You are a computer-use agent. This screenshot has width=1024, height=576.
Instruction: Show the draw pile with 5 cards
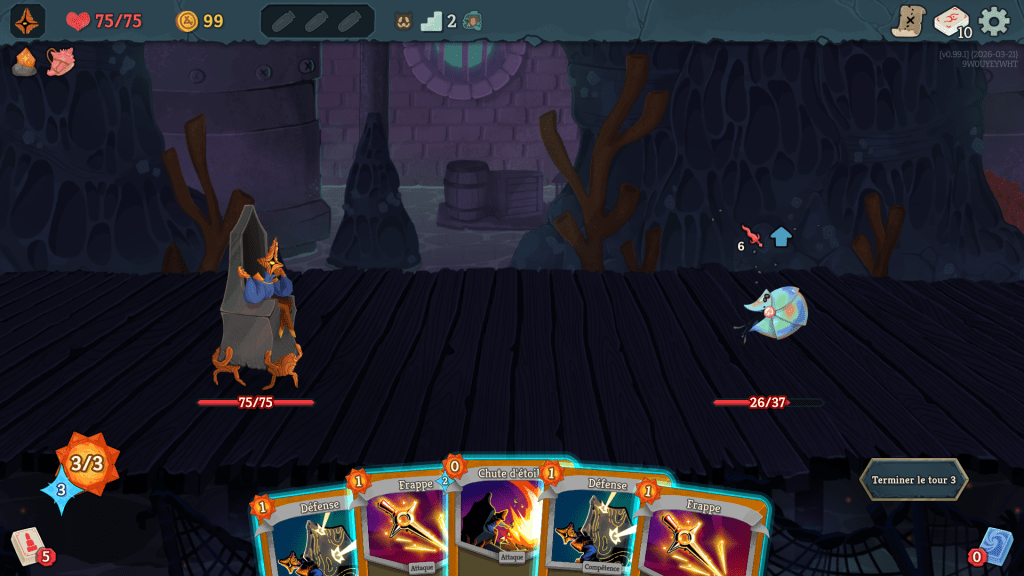(x=28, y=546)
